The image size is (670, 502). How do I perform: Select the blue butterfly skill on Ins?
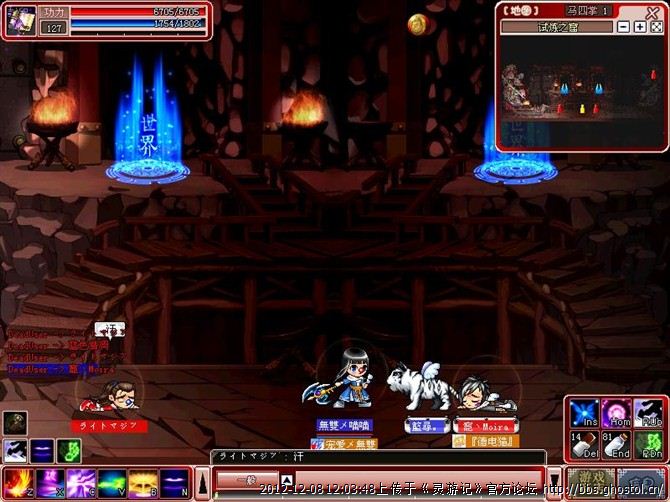pos(583,413)
